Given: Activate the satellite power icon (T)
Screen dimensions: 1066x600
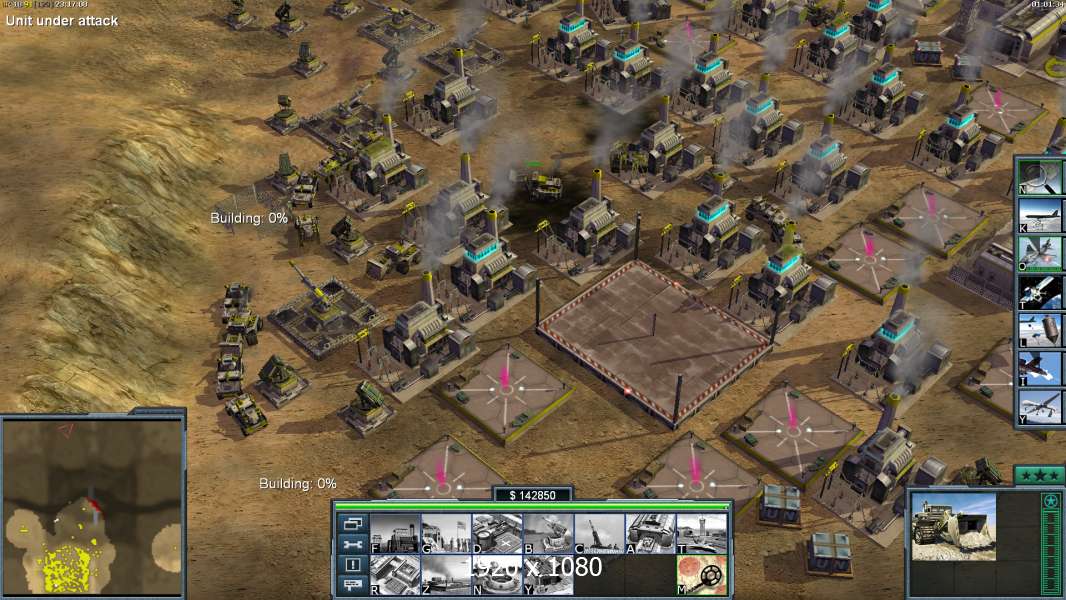Looking at the screenshot, I should coord(1040,292).
